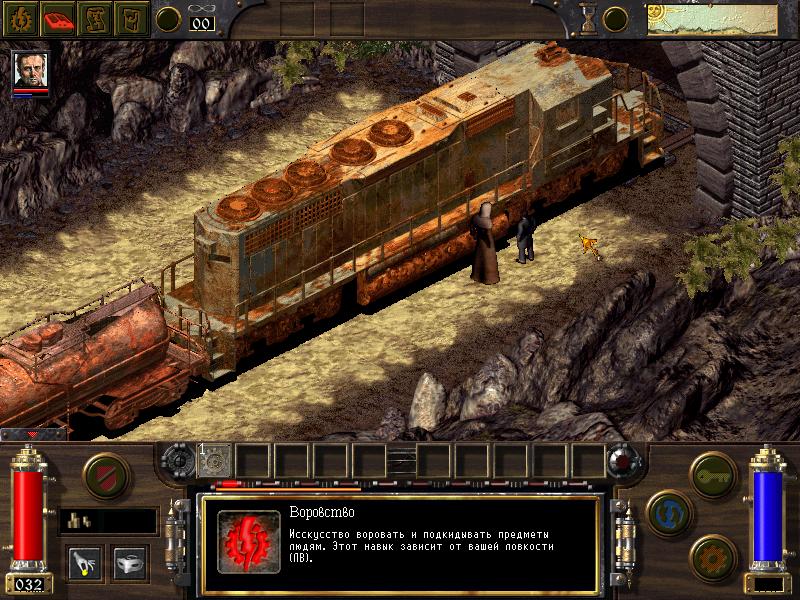
Task: Click the round gear dial left of hotbar
Action: point(181,460)
